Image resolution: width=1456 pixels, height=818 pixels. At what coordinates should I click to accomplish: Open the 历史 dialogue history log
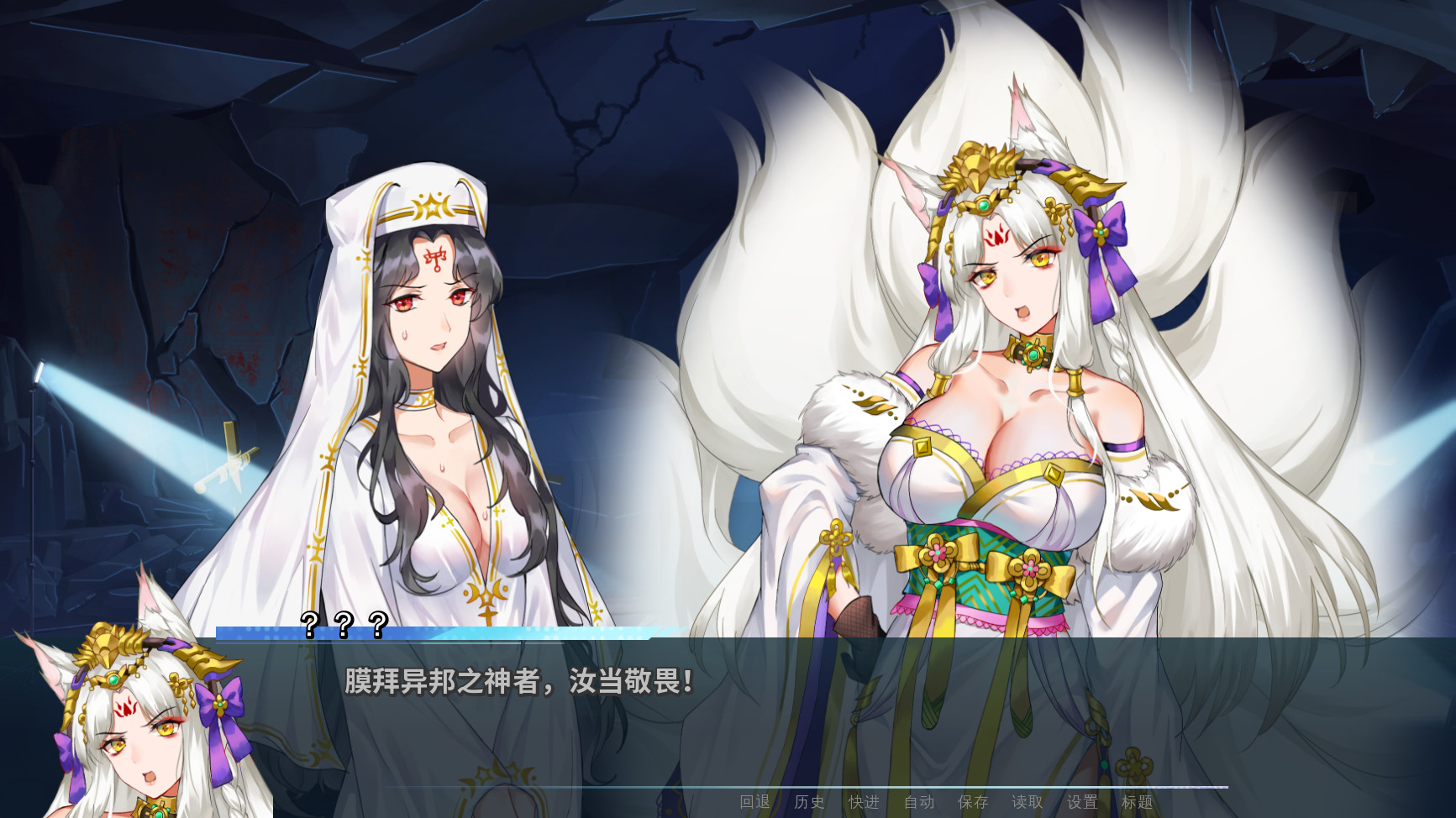pyautogui.click(x=809, y=801)
